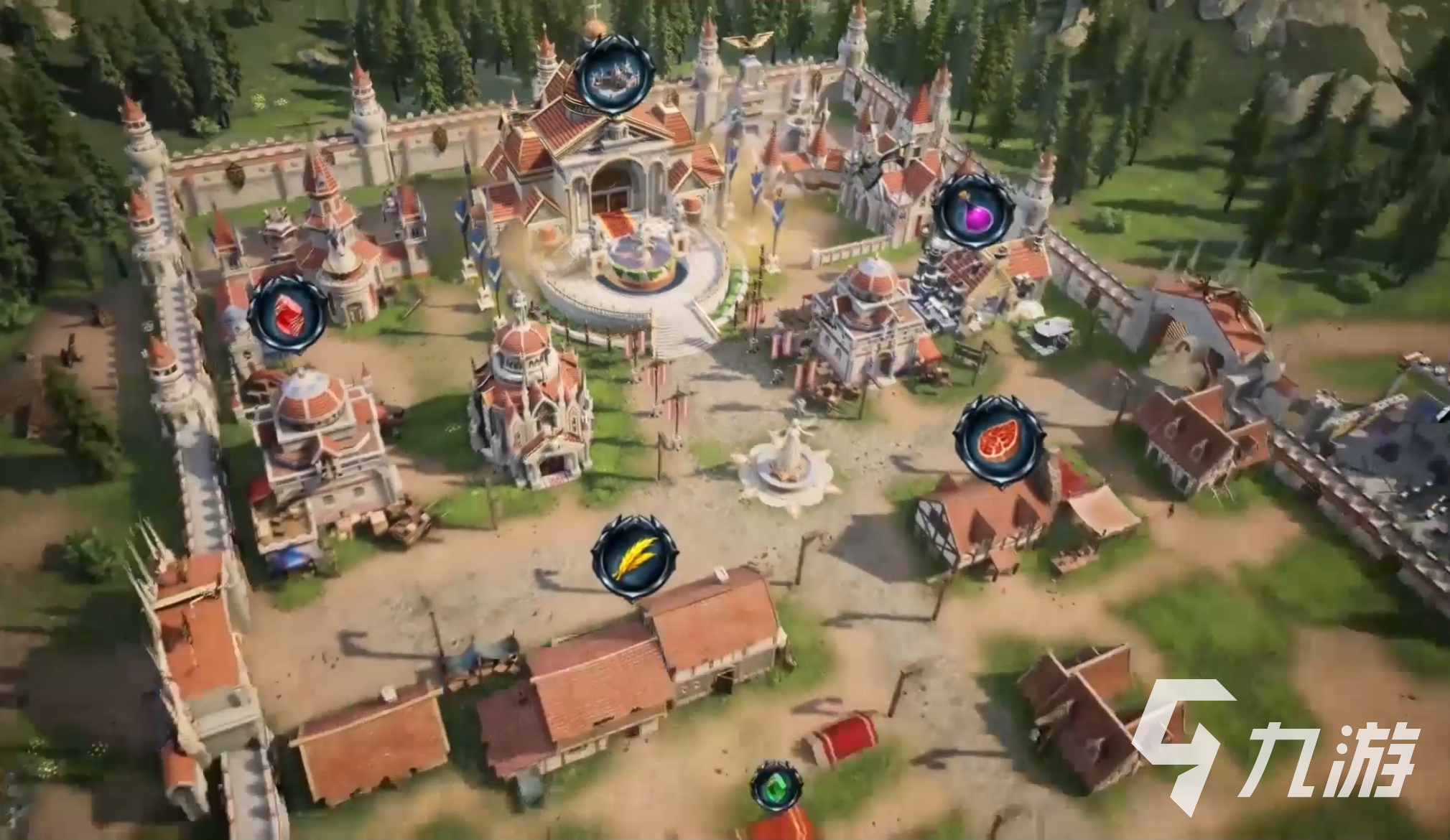The height and width of the screenshot is (840, 1450).
Task: Collect the green gem bubble icon
Action: (776, 785)
